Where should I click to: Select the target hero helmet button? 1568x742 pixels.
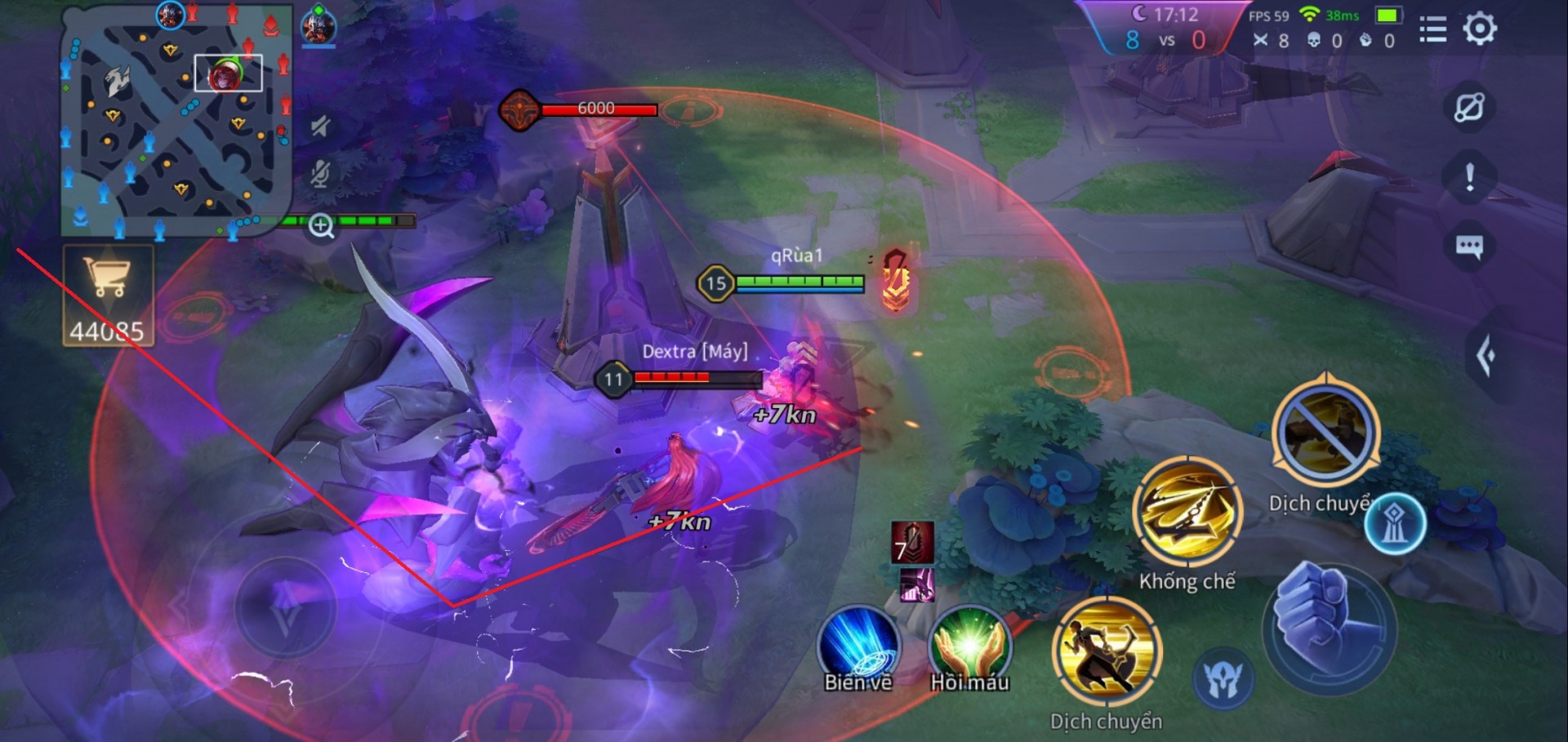1223,678
